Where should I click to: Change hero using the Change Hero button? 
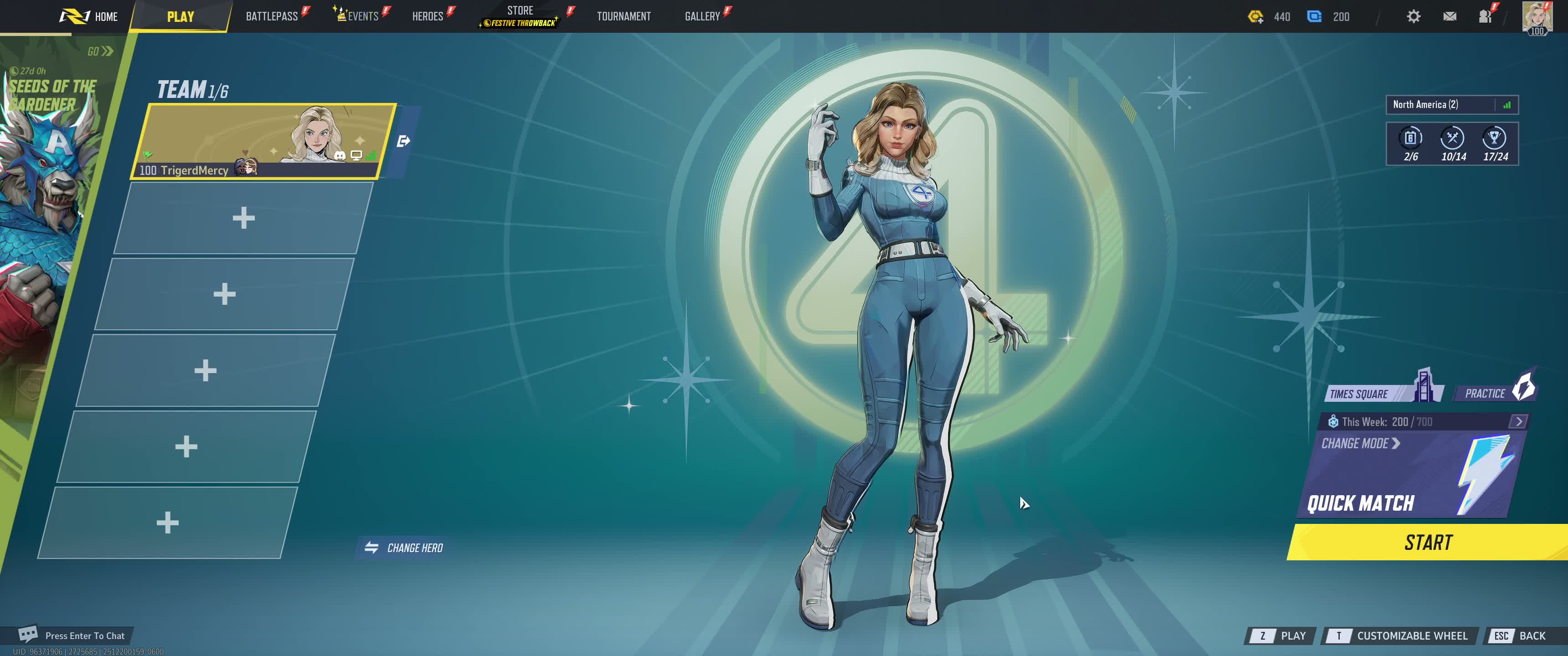(x=404, y=548)
